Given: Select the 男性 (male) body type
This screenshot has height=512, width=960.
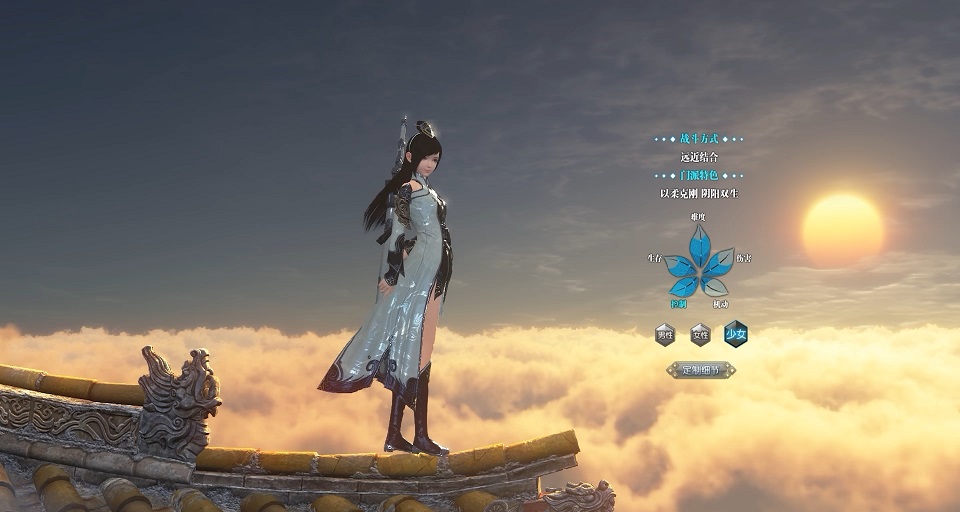Looking at the screenshot, I should pos(665,334).
